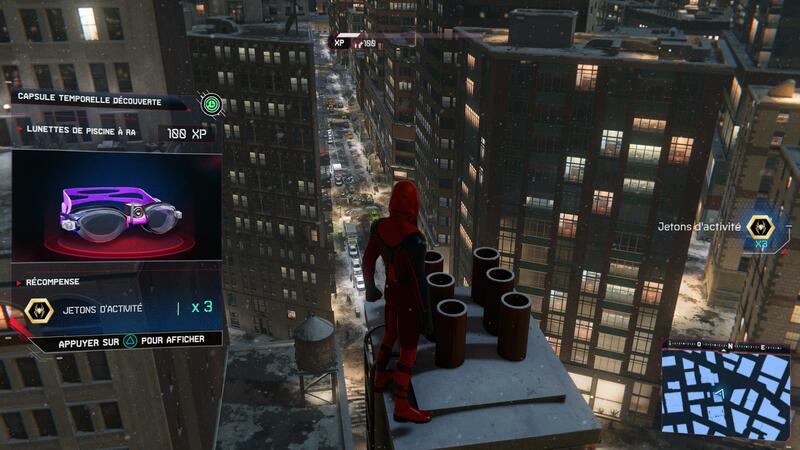This screenshot has width=800, height=450.
Task: Click the hexagonal activity token icon on the right
Action: [762, 229]
